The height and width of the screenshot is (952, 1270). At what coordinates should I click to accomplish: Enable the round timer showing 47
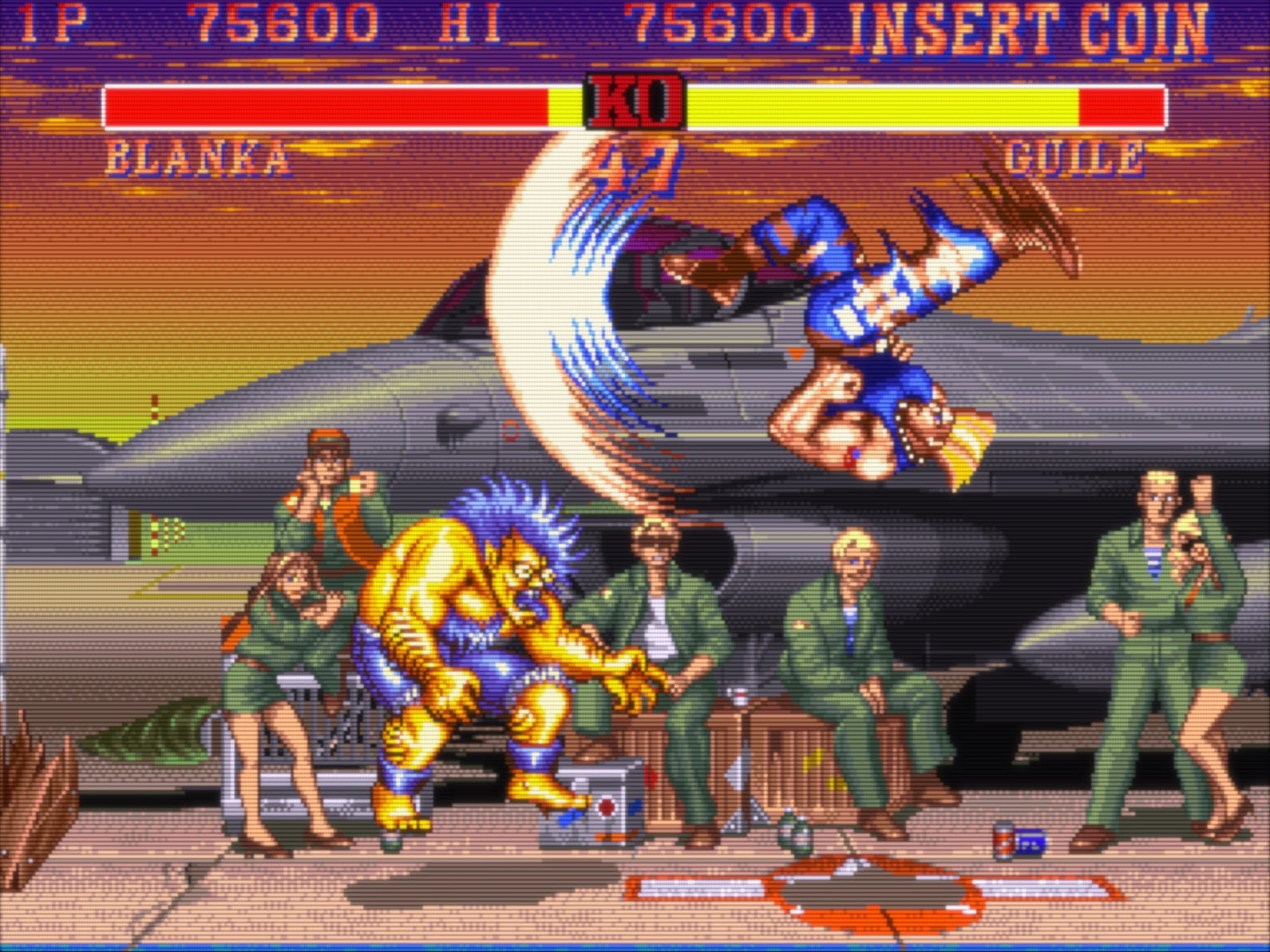click(x=631, y=164)
